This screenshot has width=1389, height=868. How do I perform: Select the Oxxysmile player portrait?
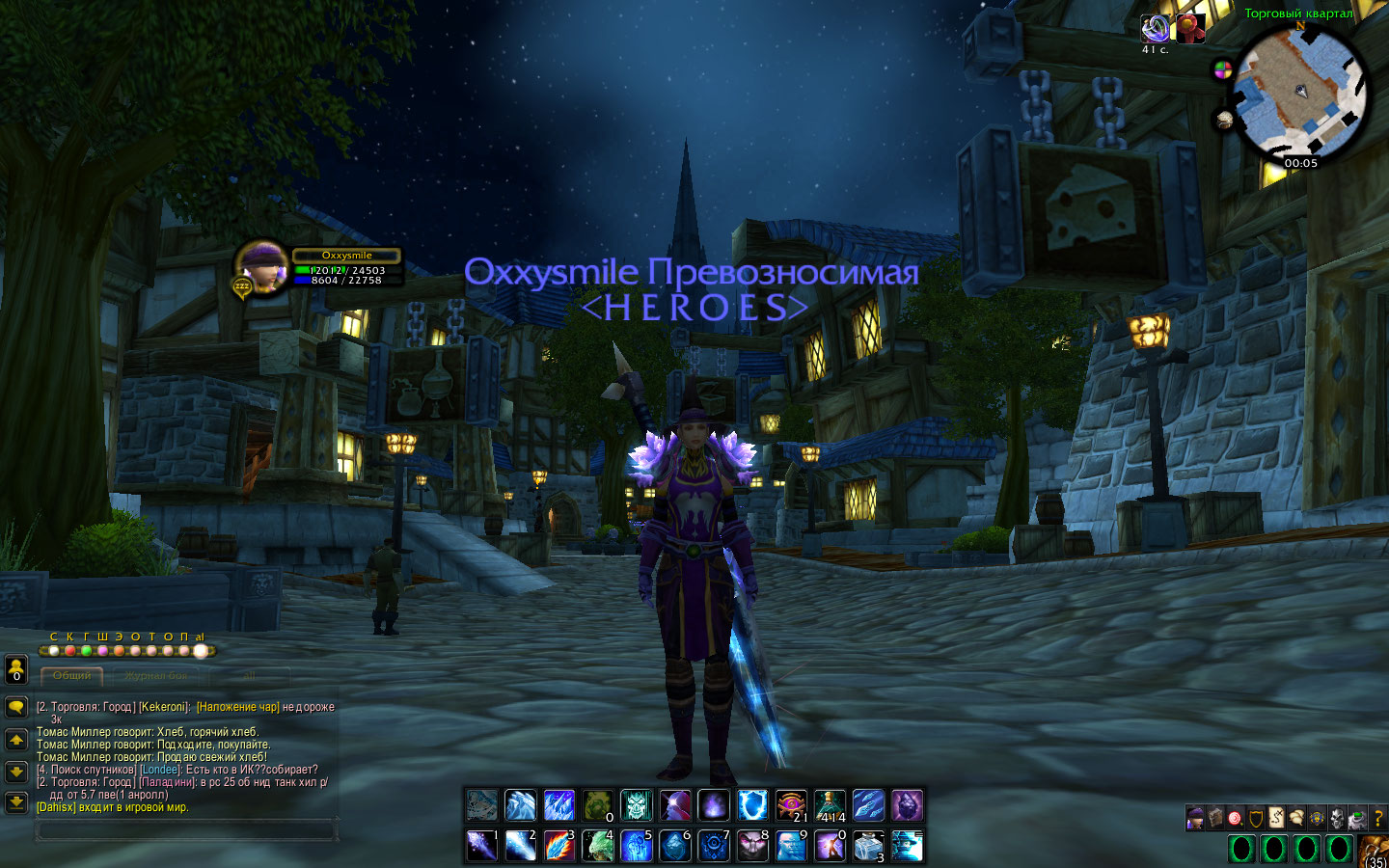(x=262, y=266)
